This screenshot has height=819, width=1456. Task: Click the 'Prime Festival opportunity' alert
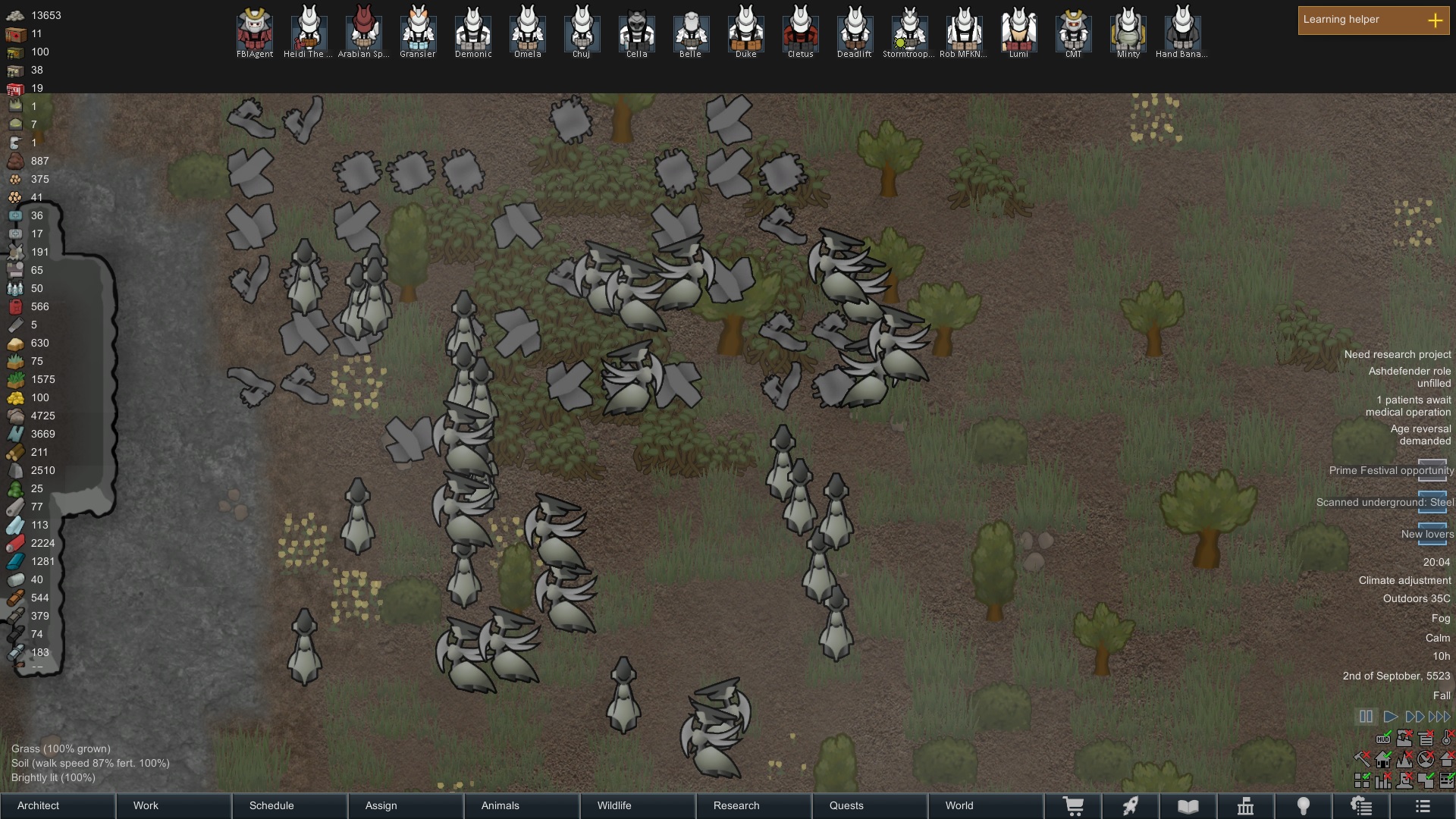tap(1390, 470)
